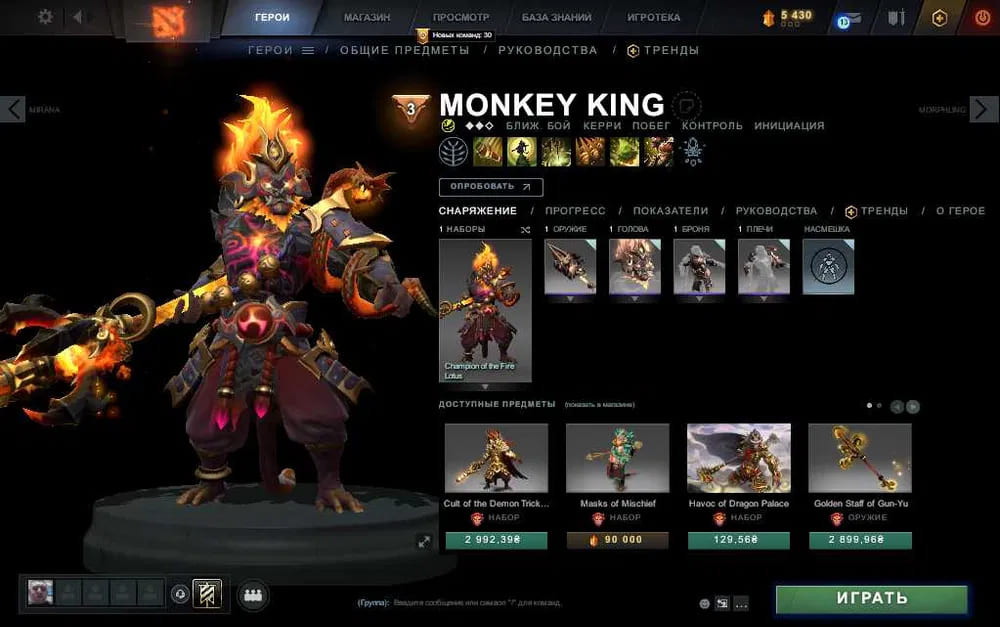Open the О герое tab
Viewport: 1000px width, 627px height.
(x=960, y=211)
